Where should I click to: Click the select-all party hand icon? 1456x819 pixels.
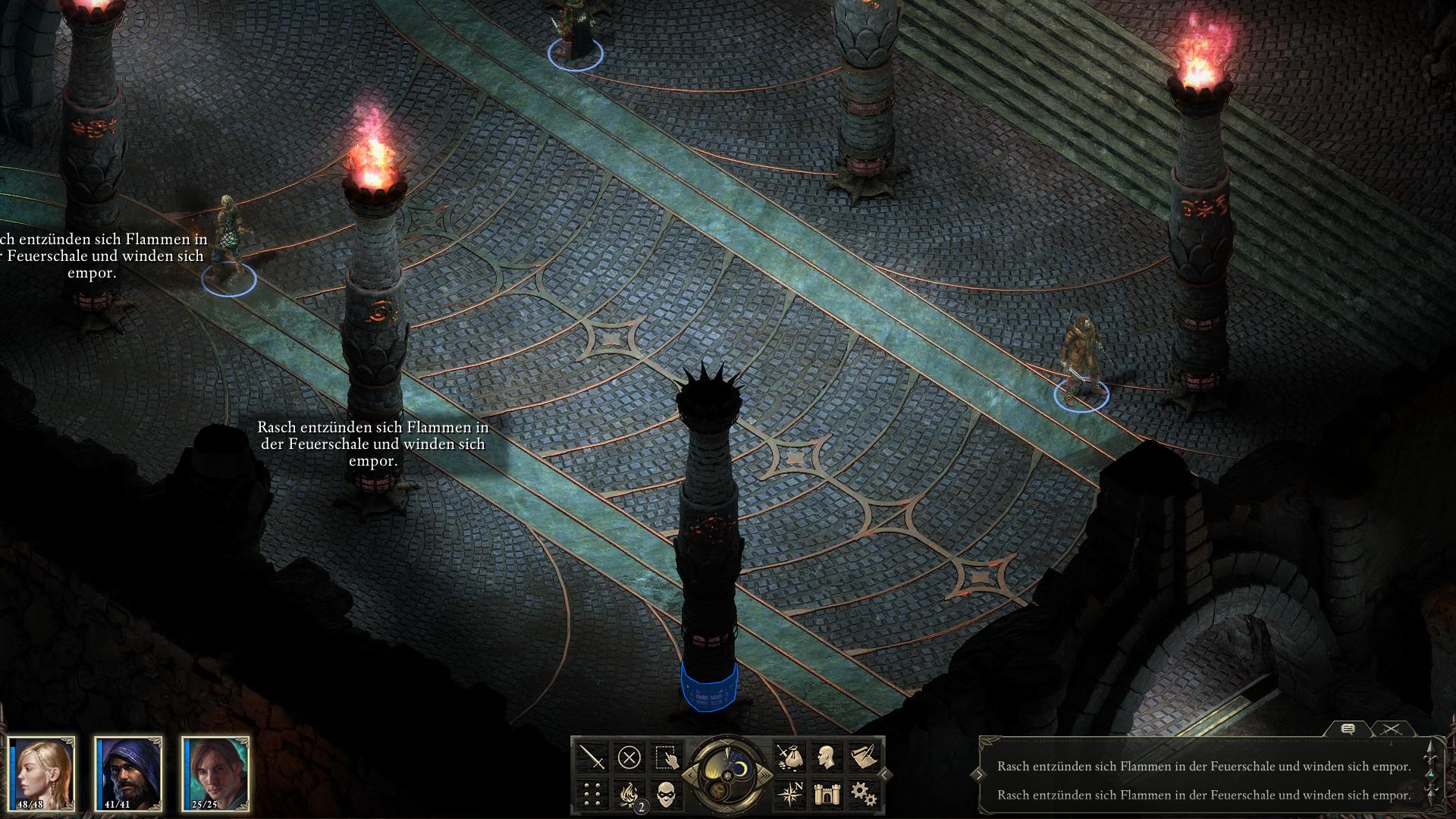click(667, 757)
